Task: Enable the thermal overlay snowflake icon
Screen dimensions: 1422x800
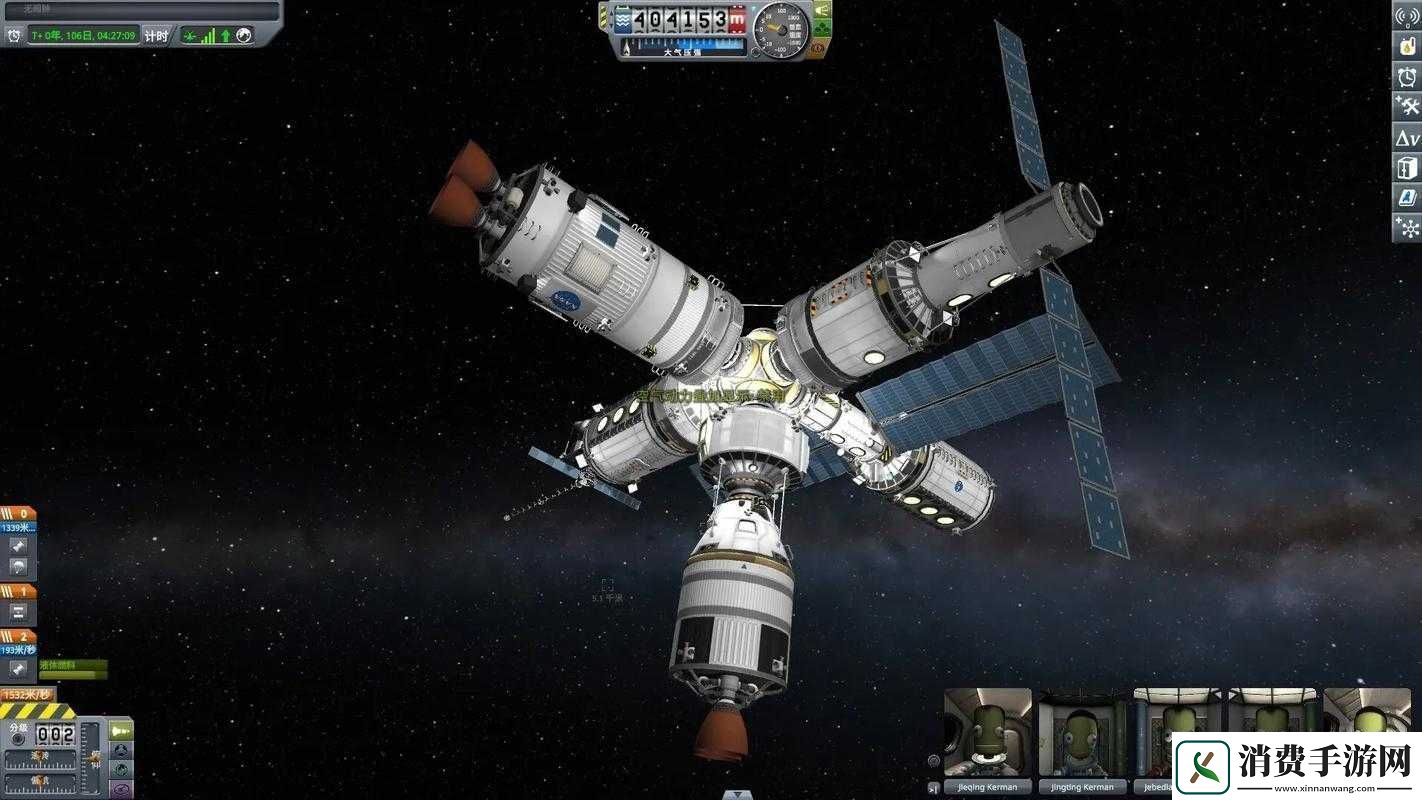Action: tap(1408, 228)
